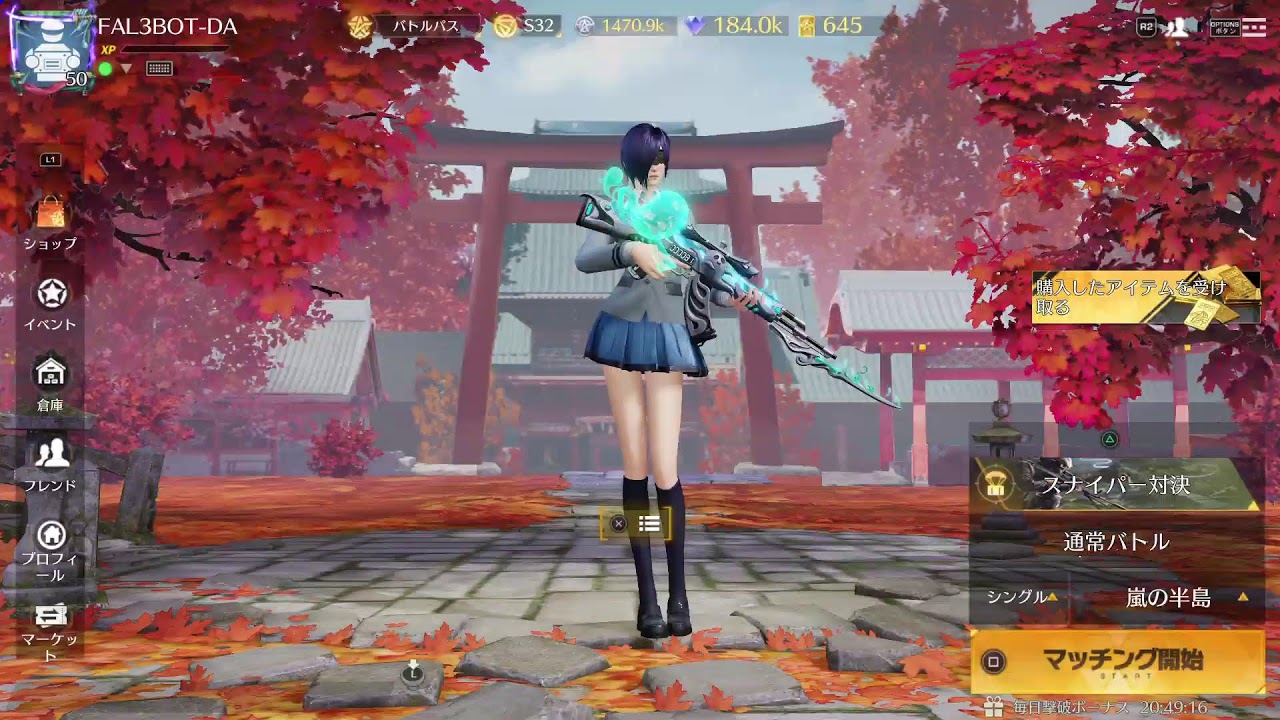View the S32 season rank

tap(526, 26)
